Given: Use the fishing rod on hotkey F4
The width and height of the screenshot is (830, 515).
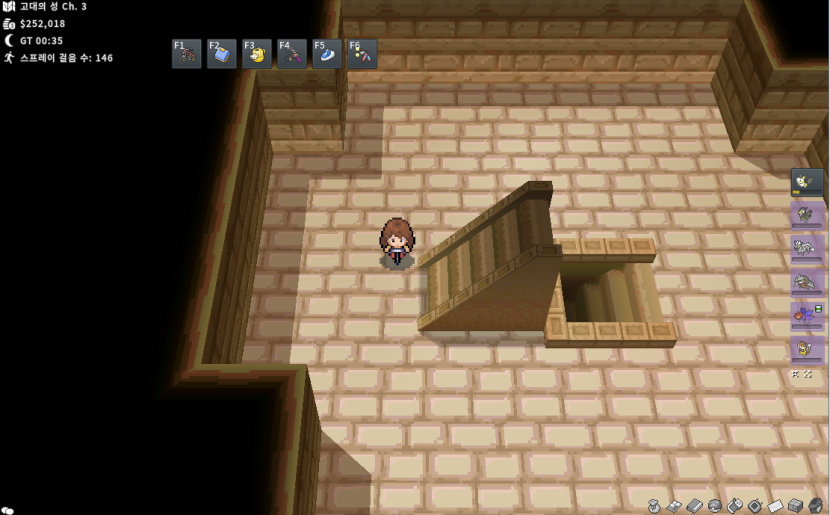Looking at the screenshot, I should (292, 54).
